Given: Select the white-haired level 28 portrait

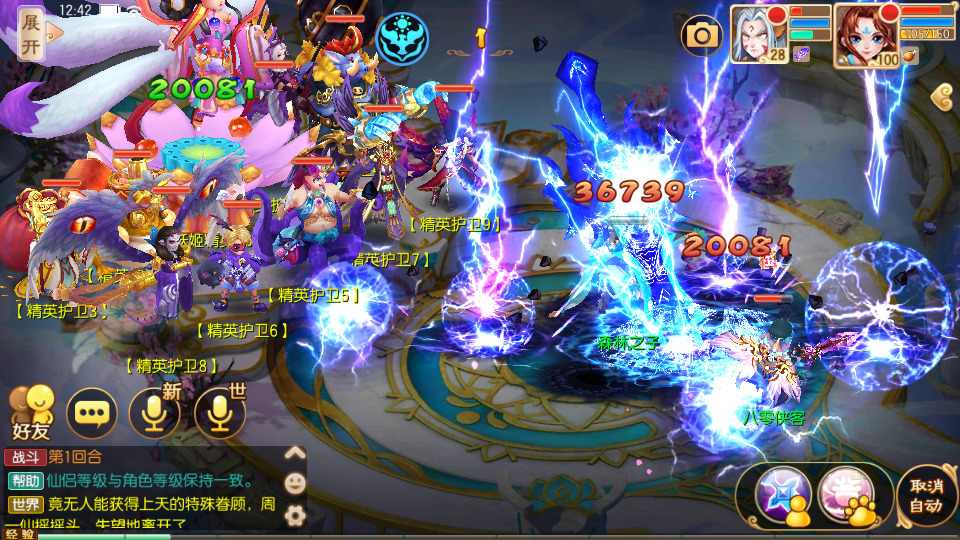Looking at the screenshot, I should coord(757,32).
